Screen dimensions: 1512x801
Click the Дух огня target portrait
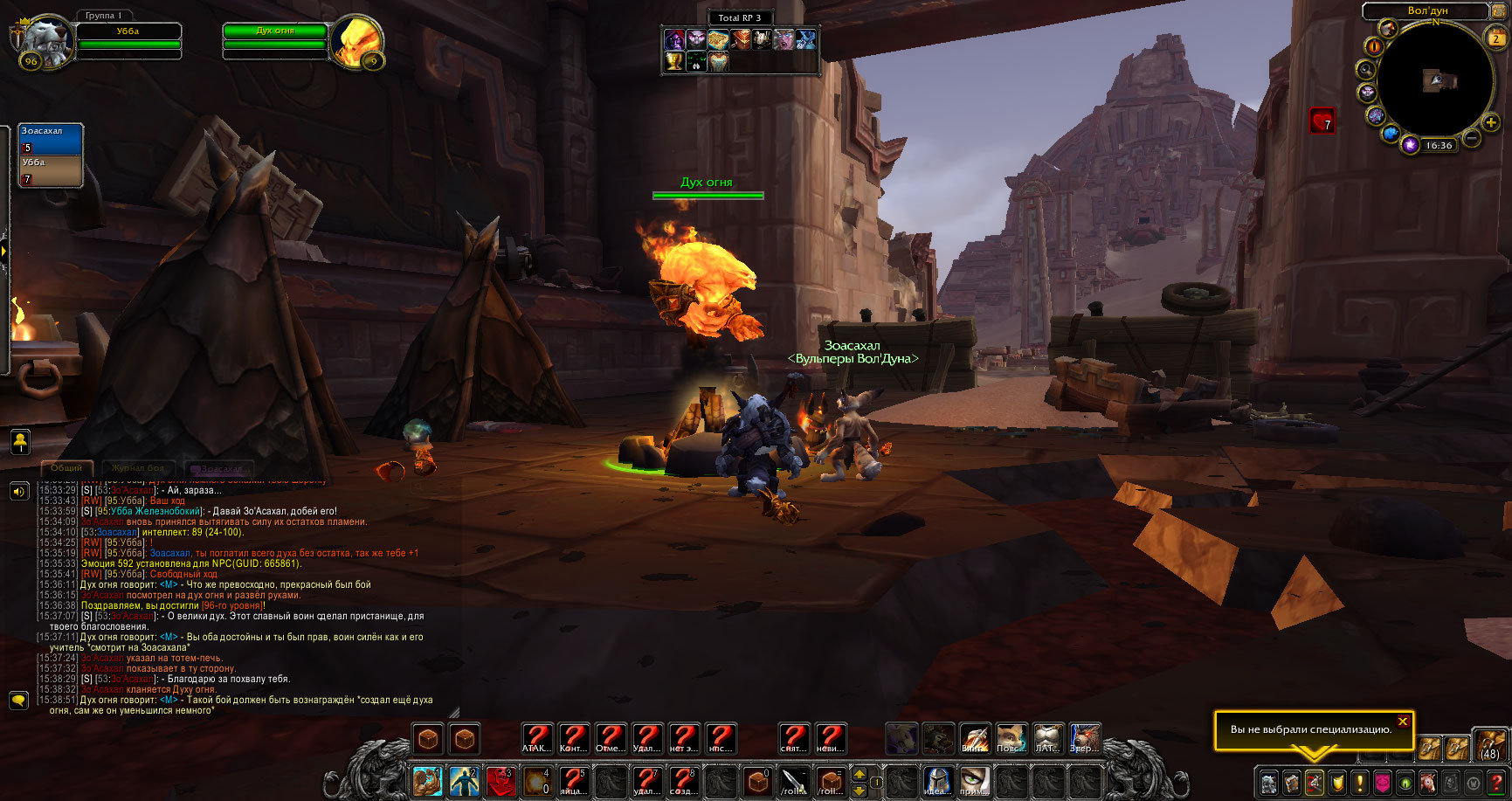356,41
